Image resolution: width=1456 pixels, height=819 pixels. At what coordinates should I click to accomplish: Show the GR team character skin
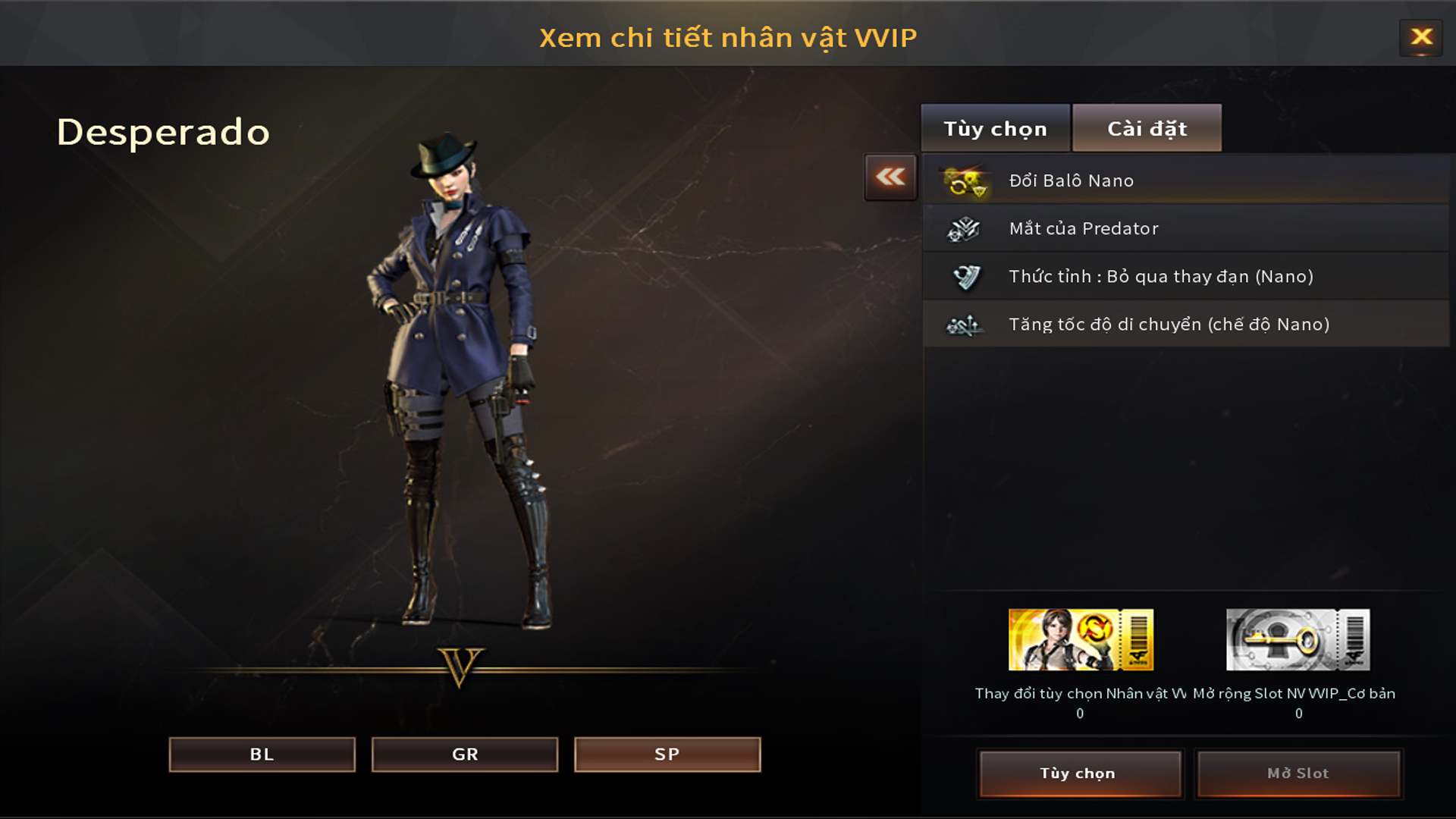(464, 755)
